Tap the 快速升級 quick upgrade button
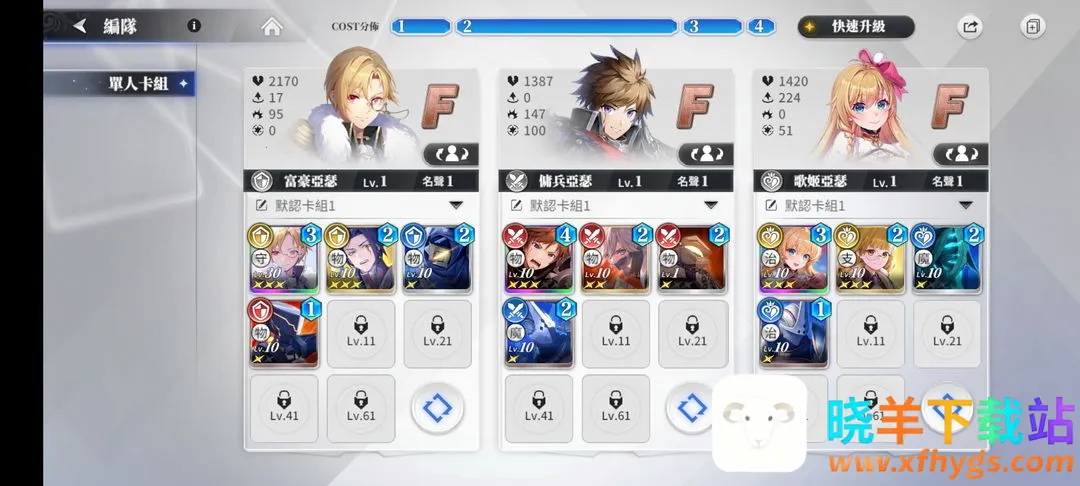The width and height of the screenshot is (1080, 486). tap(856, 27)
